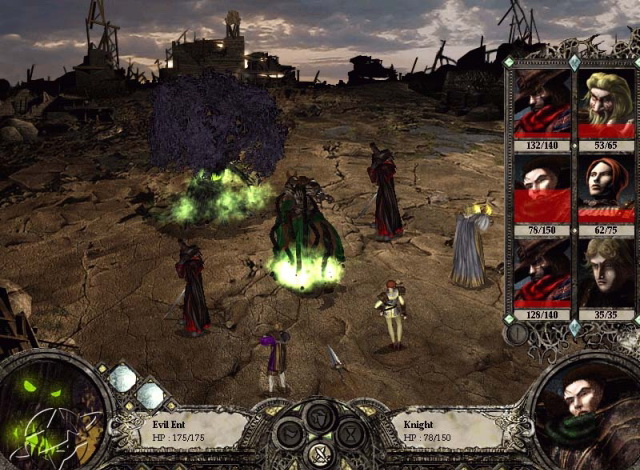The height and width of the screenshot is (470, 640).
Task: Activate the crossed swords auto-battle button
Action: 319,454
